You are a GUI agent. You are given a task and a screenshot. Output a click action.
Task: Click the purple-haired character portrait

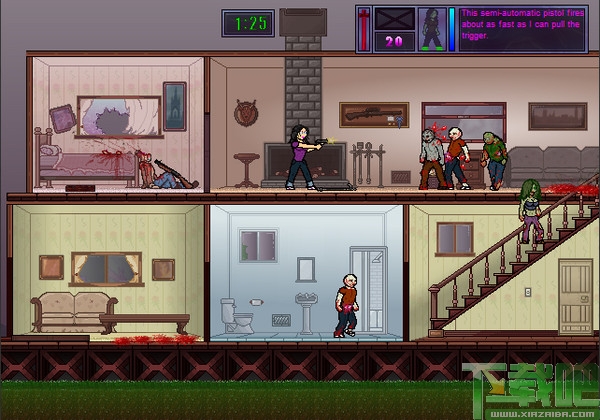coord(431,29)
